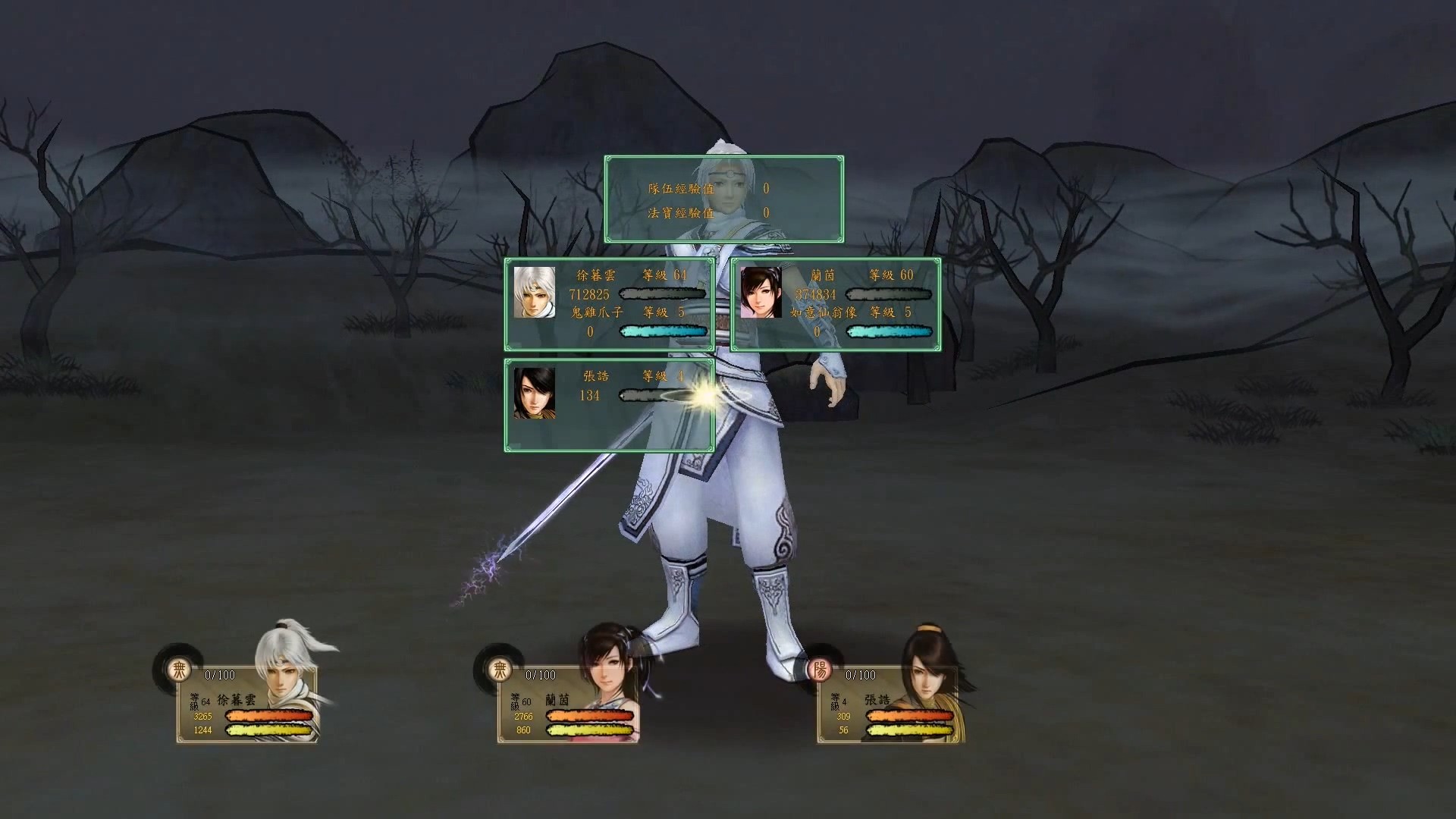
Task: Click the 等級 64 label beside 徐暮雲
Action: (x=664, y=275)
